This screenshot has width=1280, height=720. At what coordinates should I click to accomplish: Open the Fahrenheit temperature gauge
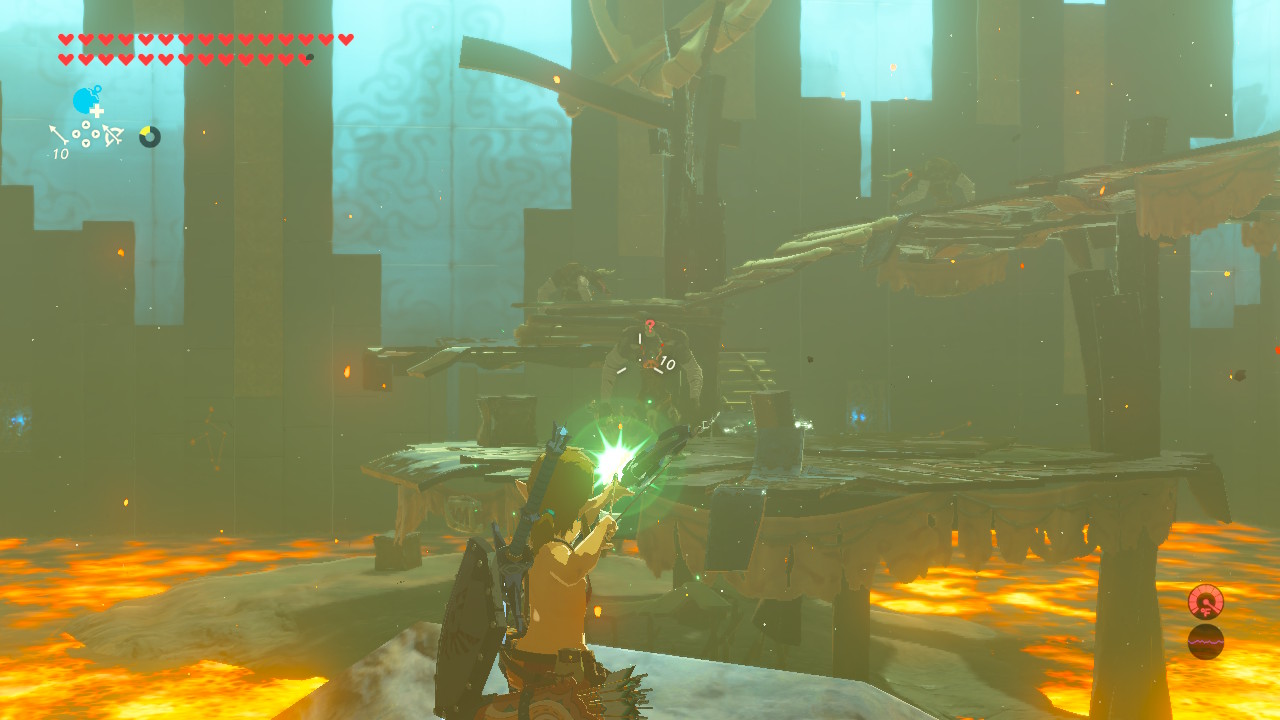(x=1206, y=602)
